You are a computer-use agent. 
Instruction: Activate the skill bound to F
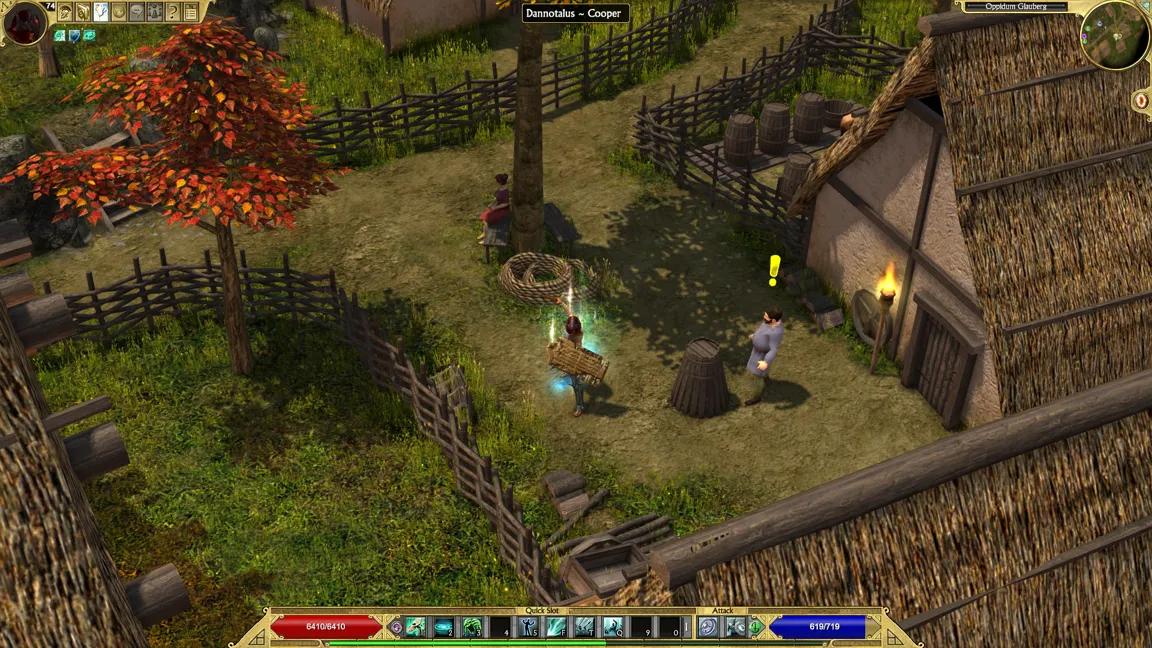click(556, 627)
